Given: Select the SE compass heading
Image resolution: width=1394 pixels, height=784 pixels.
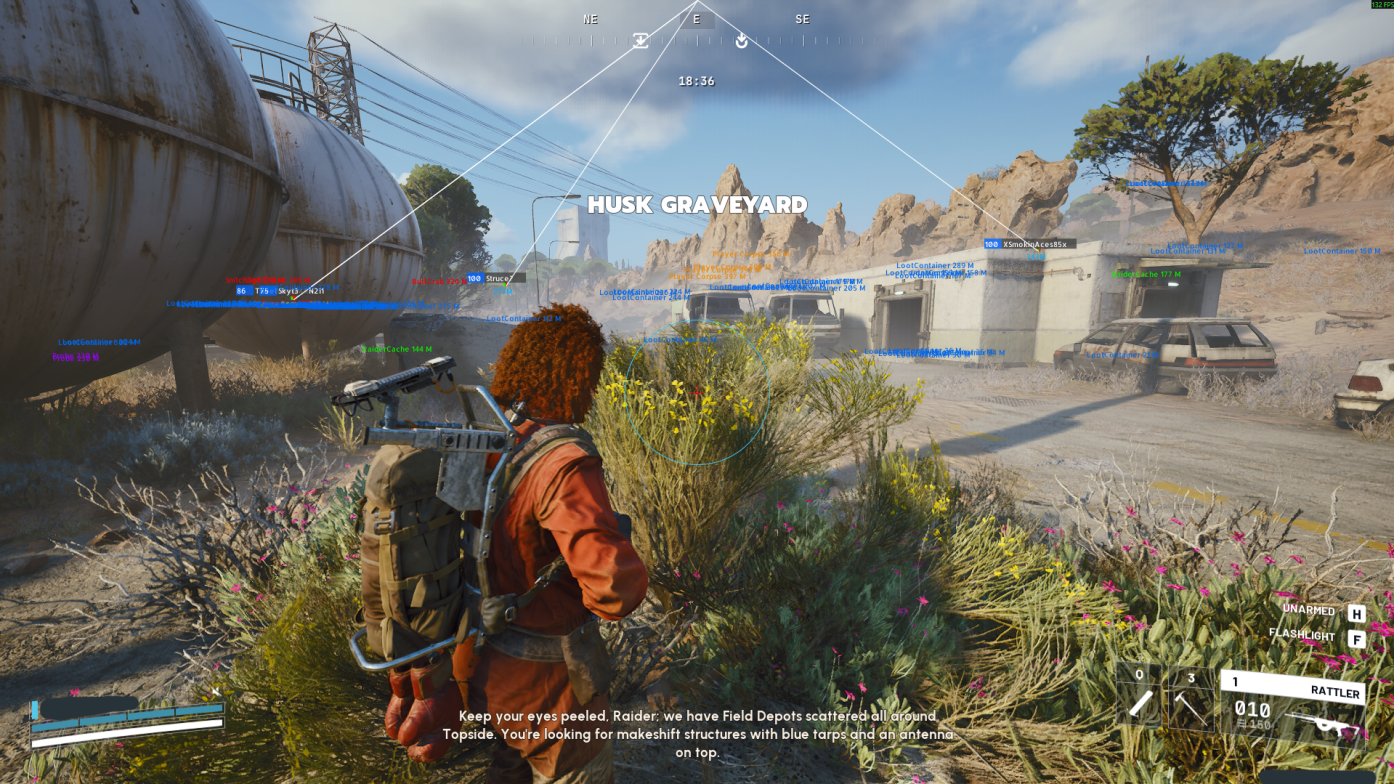Looking at the screenshot, I should coord(801,18).
